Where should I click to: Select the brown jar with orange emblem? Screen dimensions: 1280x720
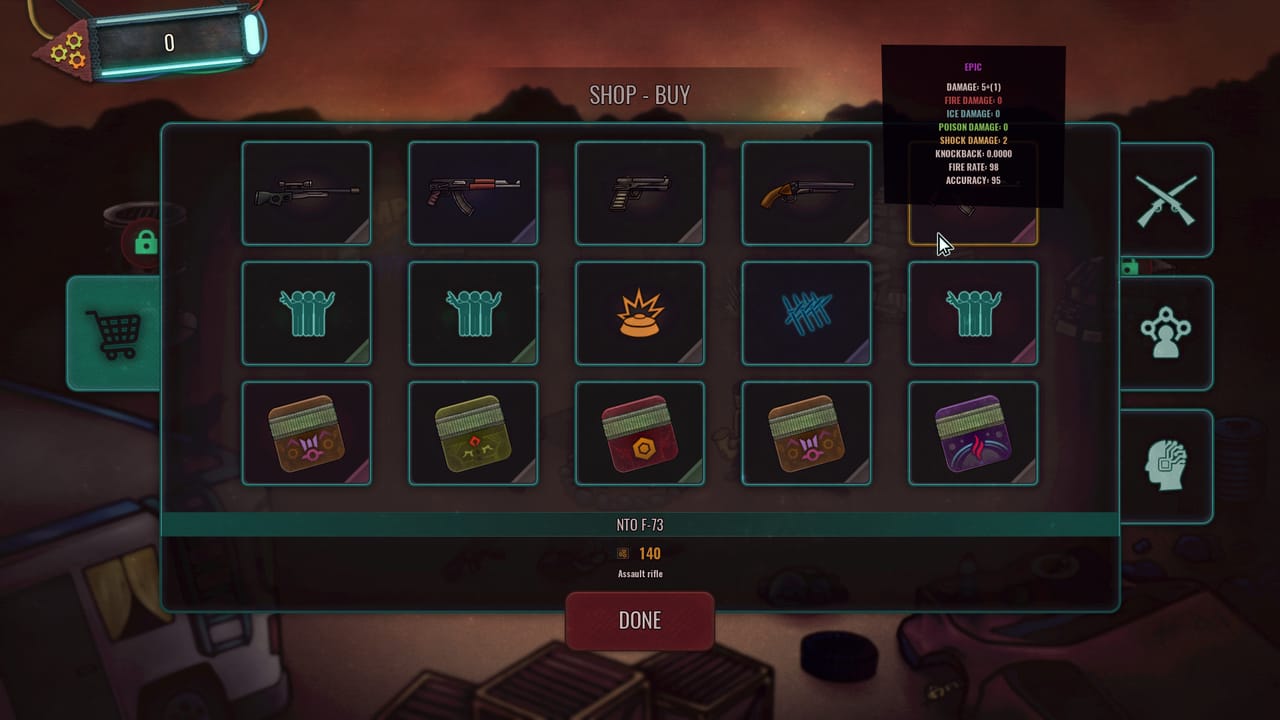click(x=306, y=433)
